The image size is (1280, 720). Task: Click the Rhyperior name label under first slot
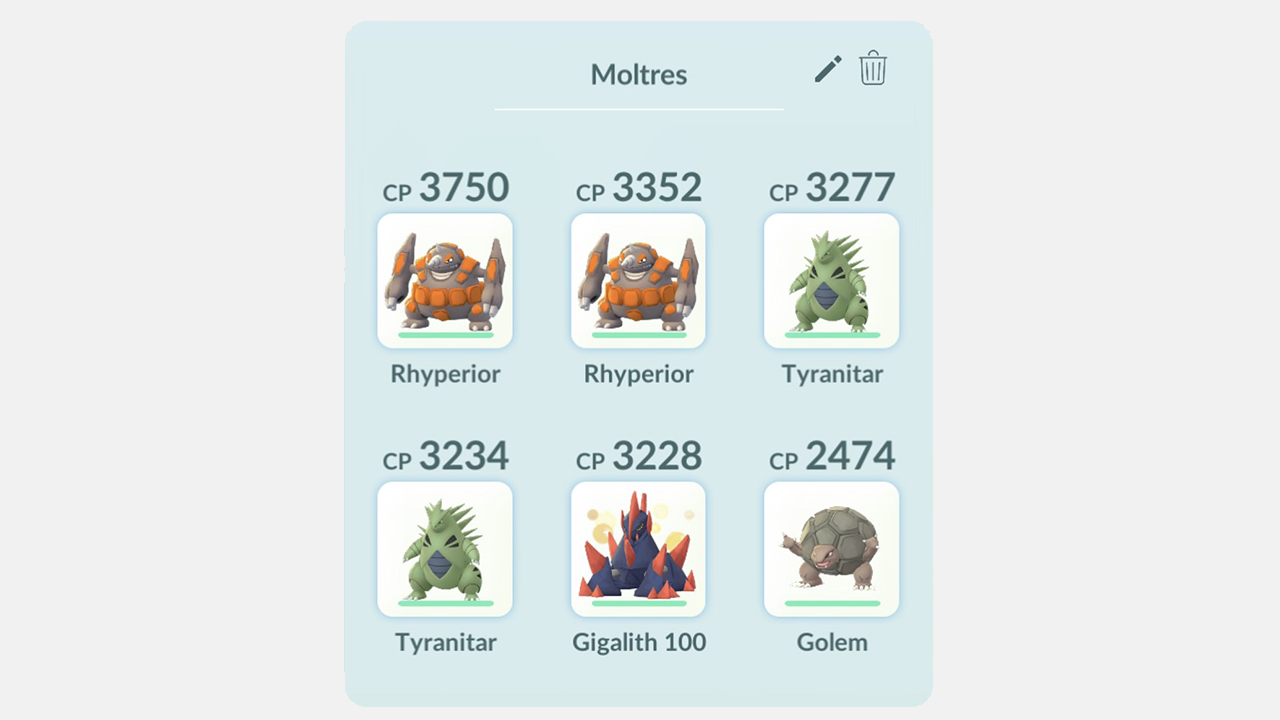point(445,374)
